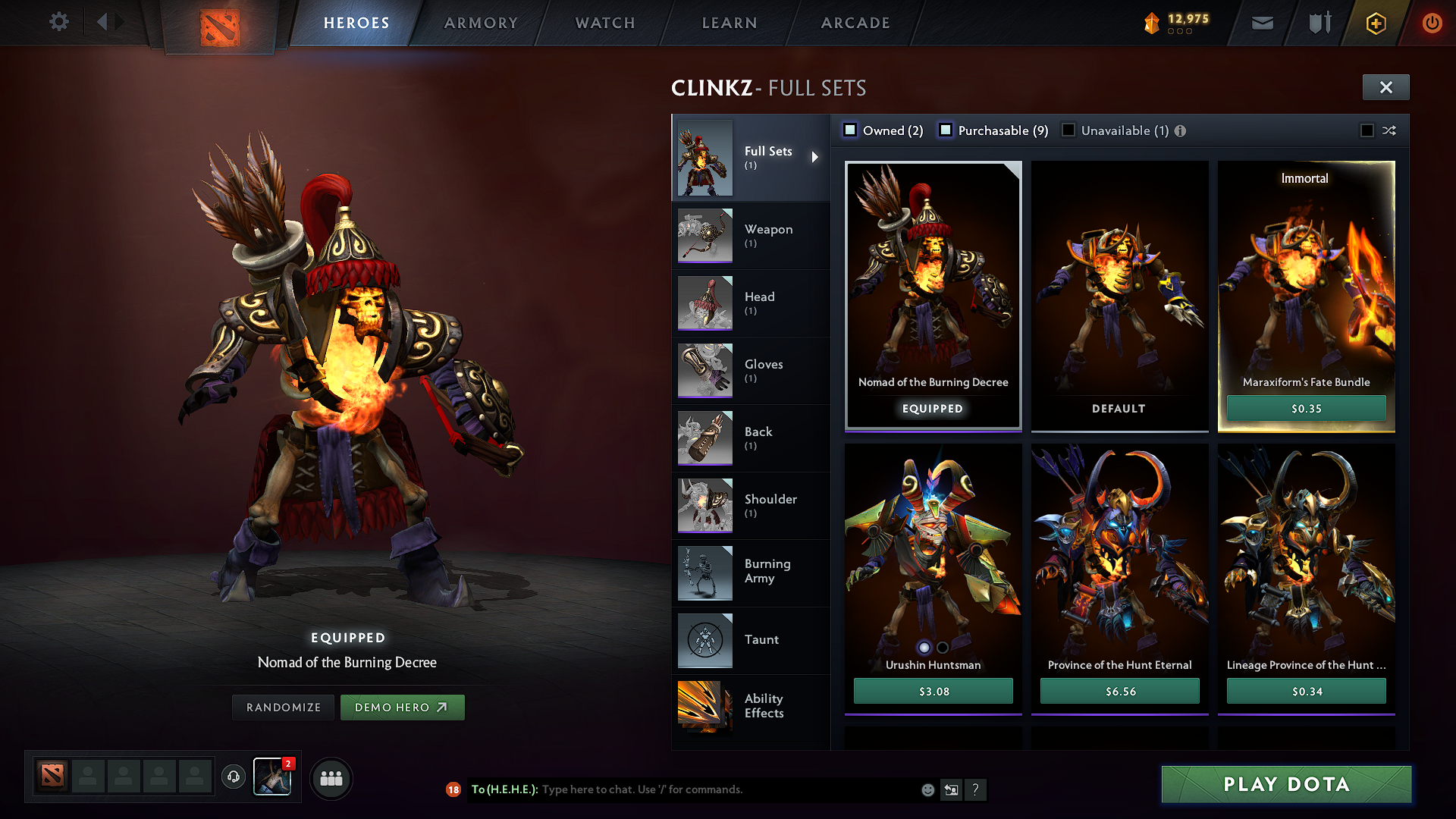Select the second style dot on Urushin Huntsman
This screenshot has height=819, width=1456.
pos(943,648)
